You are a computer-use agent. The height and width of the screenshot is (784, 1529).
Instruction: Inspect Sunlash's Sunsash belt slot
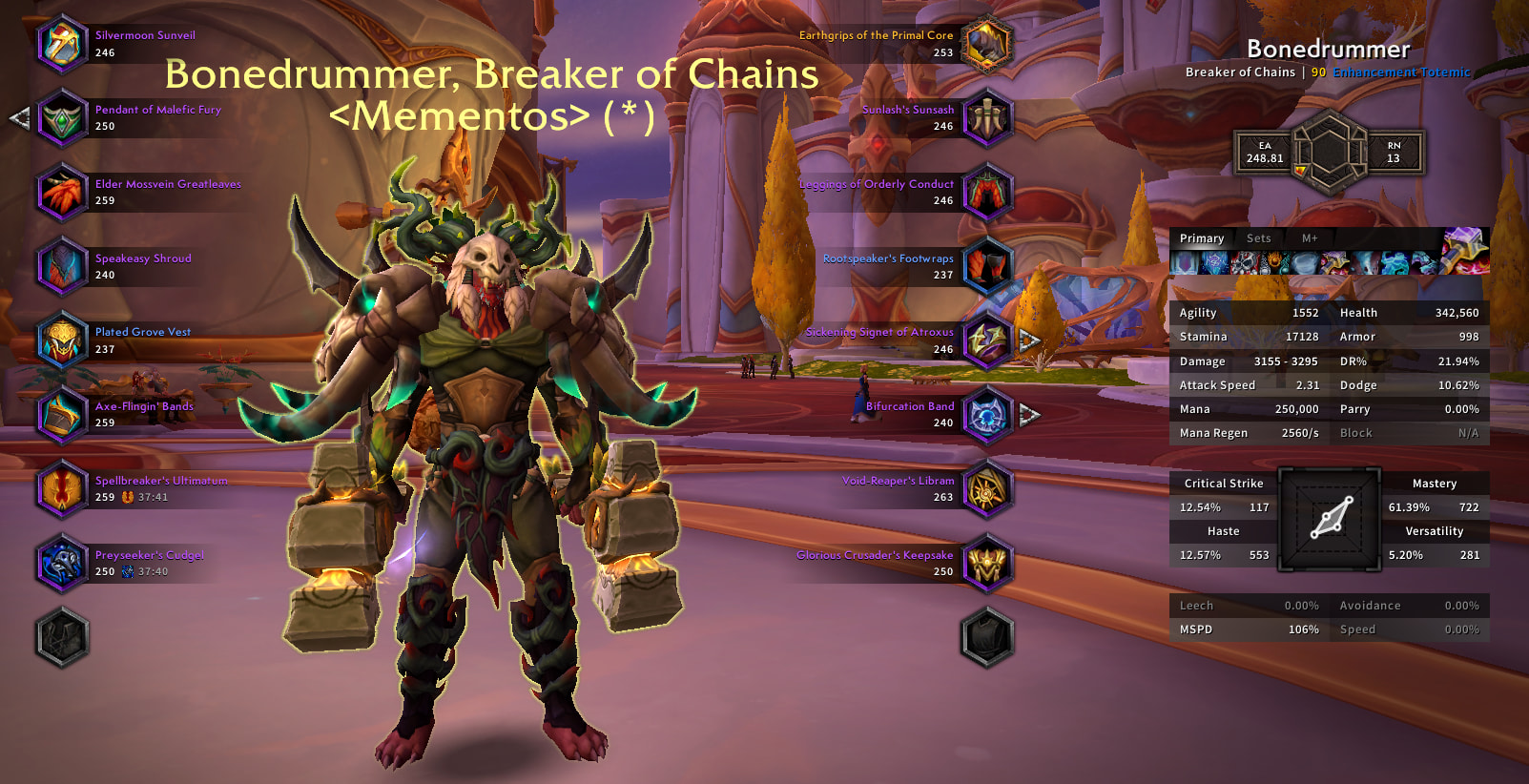pos(987,118)
